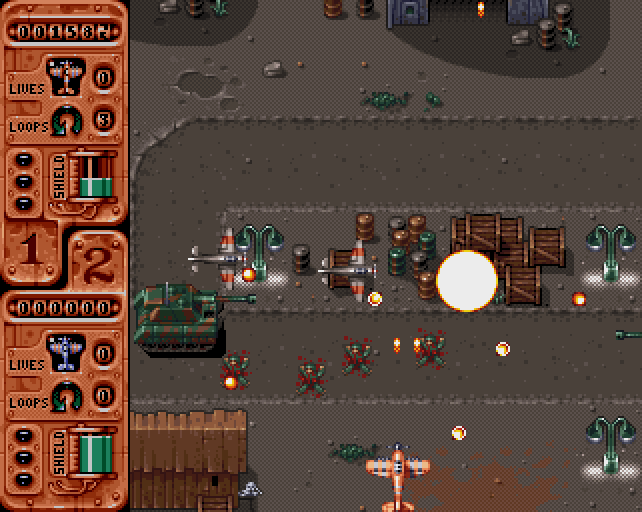Screen dimensions: 642x512
Task: Switch to the player 2 panel tab
Action: (97, 262)
